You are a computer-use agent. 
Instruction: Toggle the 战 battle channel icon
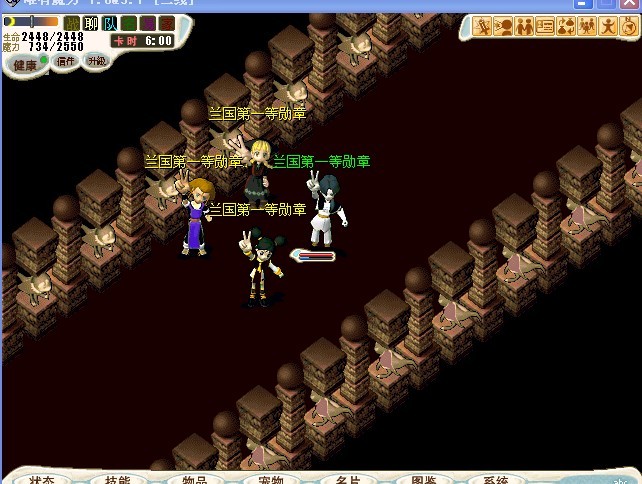coord(72,23)
